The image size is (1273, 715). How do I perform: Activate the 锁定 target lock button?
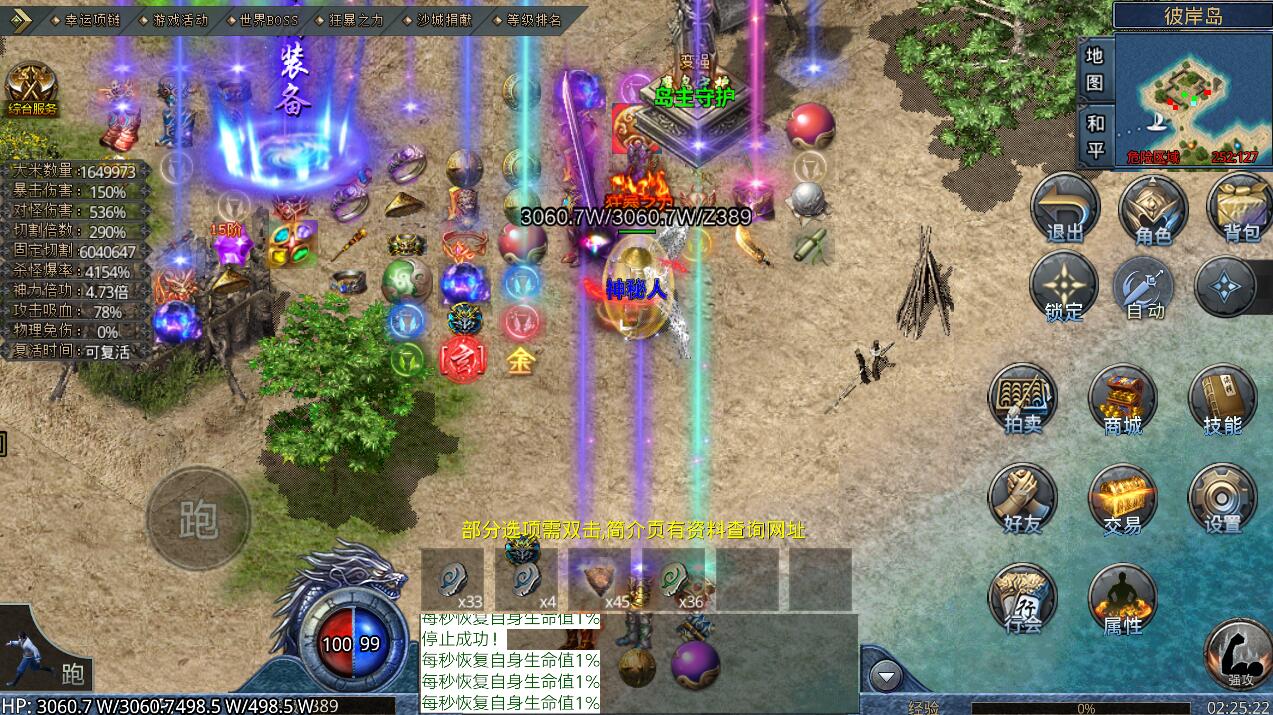(x=1064, y=287)
